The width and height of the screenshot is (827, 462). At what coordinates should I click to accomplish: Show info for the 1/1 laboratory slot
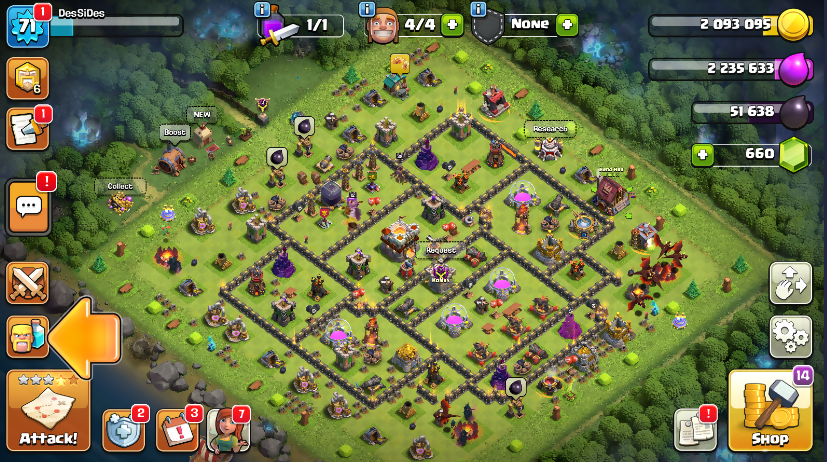tap(263, 9)
